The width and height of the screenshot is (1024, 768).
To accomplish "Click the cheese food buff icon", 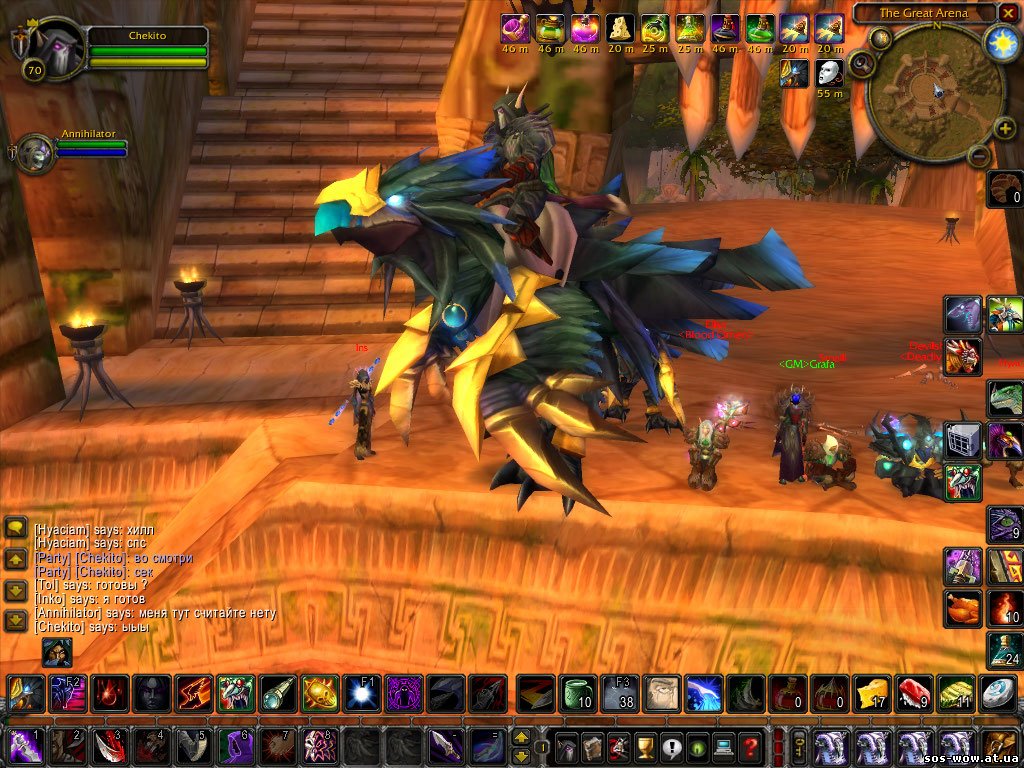I will (x=621, y=28).
